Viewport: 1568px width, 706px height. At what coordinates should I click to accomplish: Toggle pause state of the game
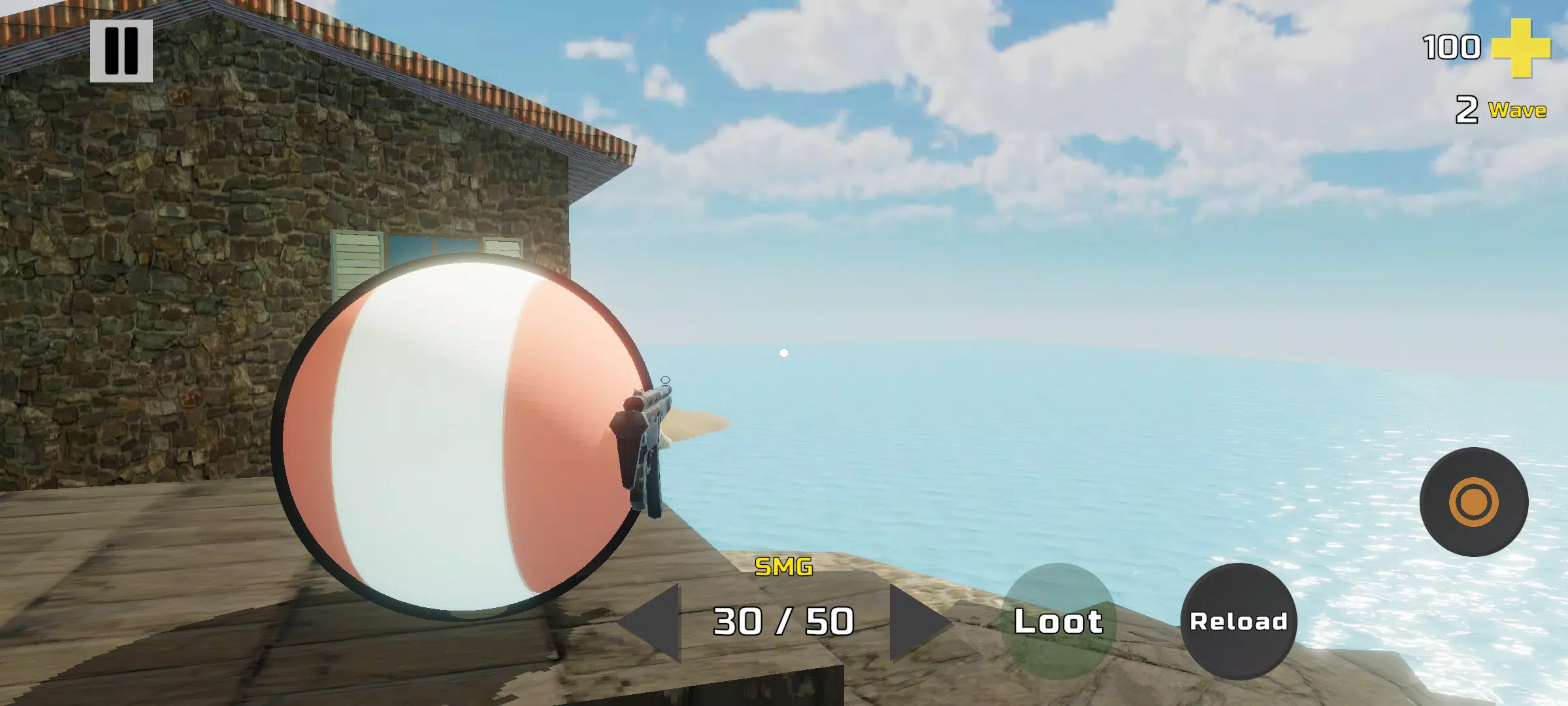[x=120, y=52]
